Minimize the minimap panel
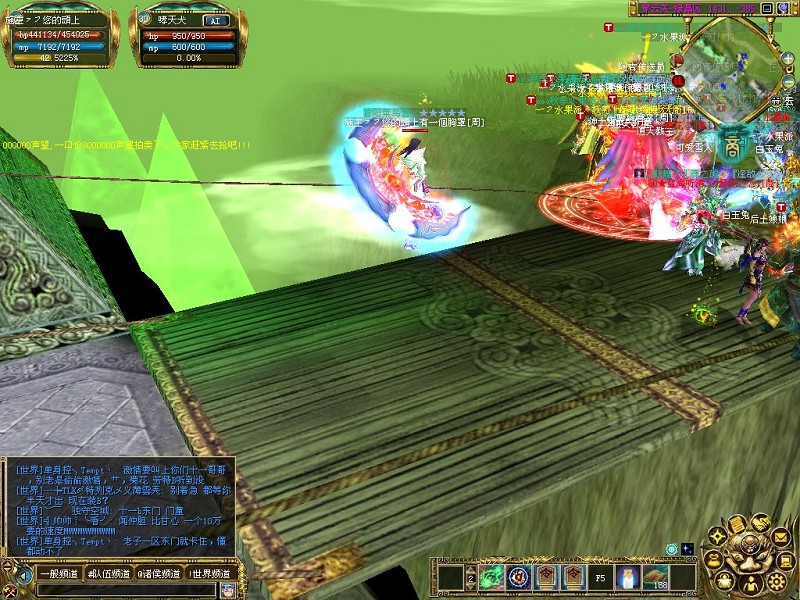The height and width of the screenshot is (600, 800). click(767, 8)
